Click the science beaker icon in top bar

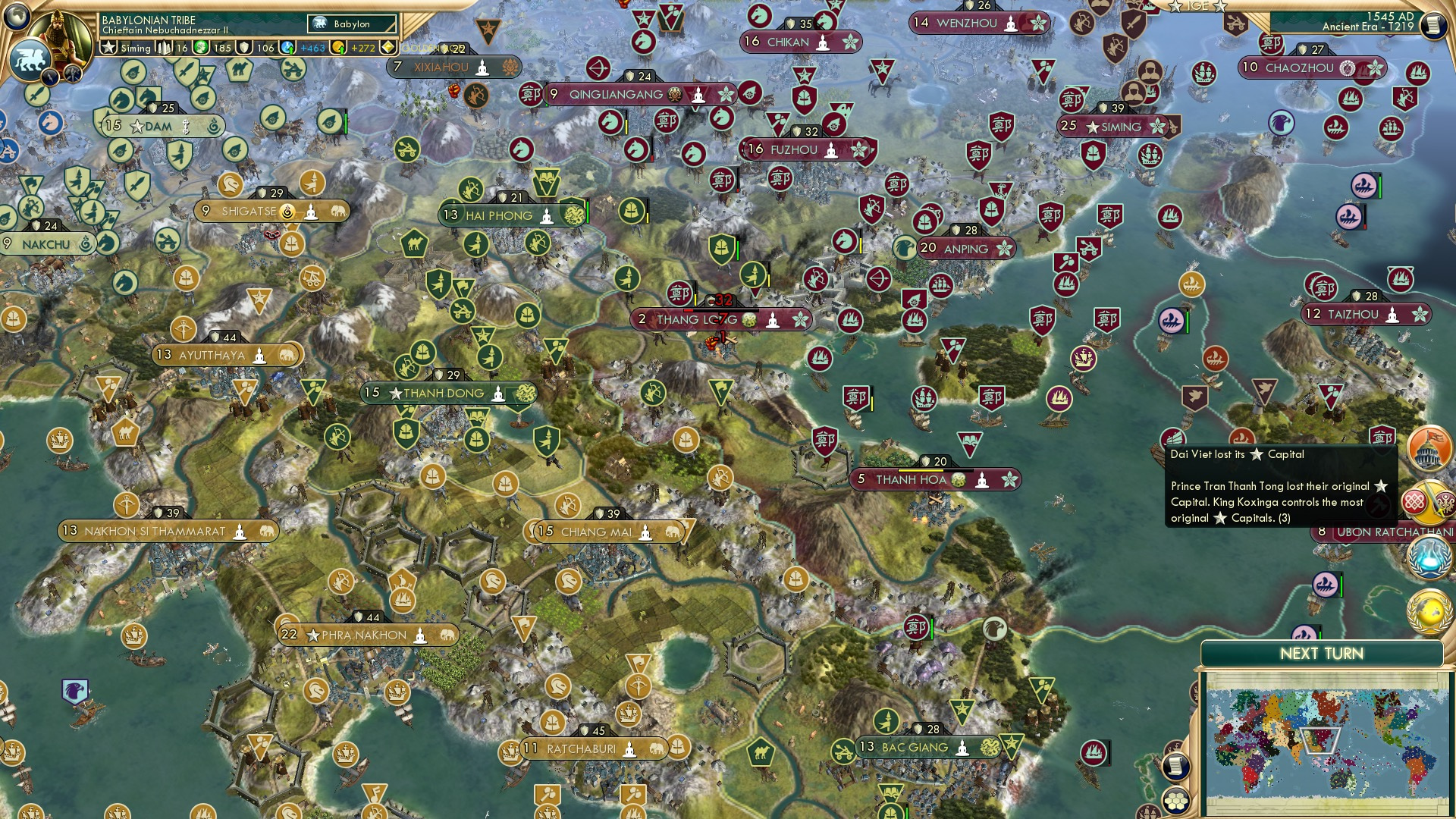pyautogui.click(x=286, y=47)
